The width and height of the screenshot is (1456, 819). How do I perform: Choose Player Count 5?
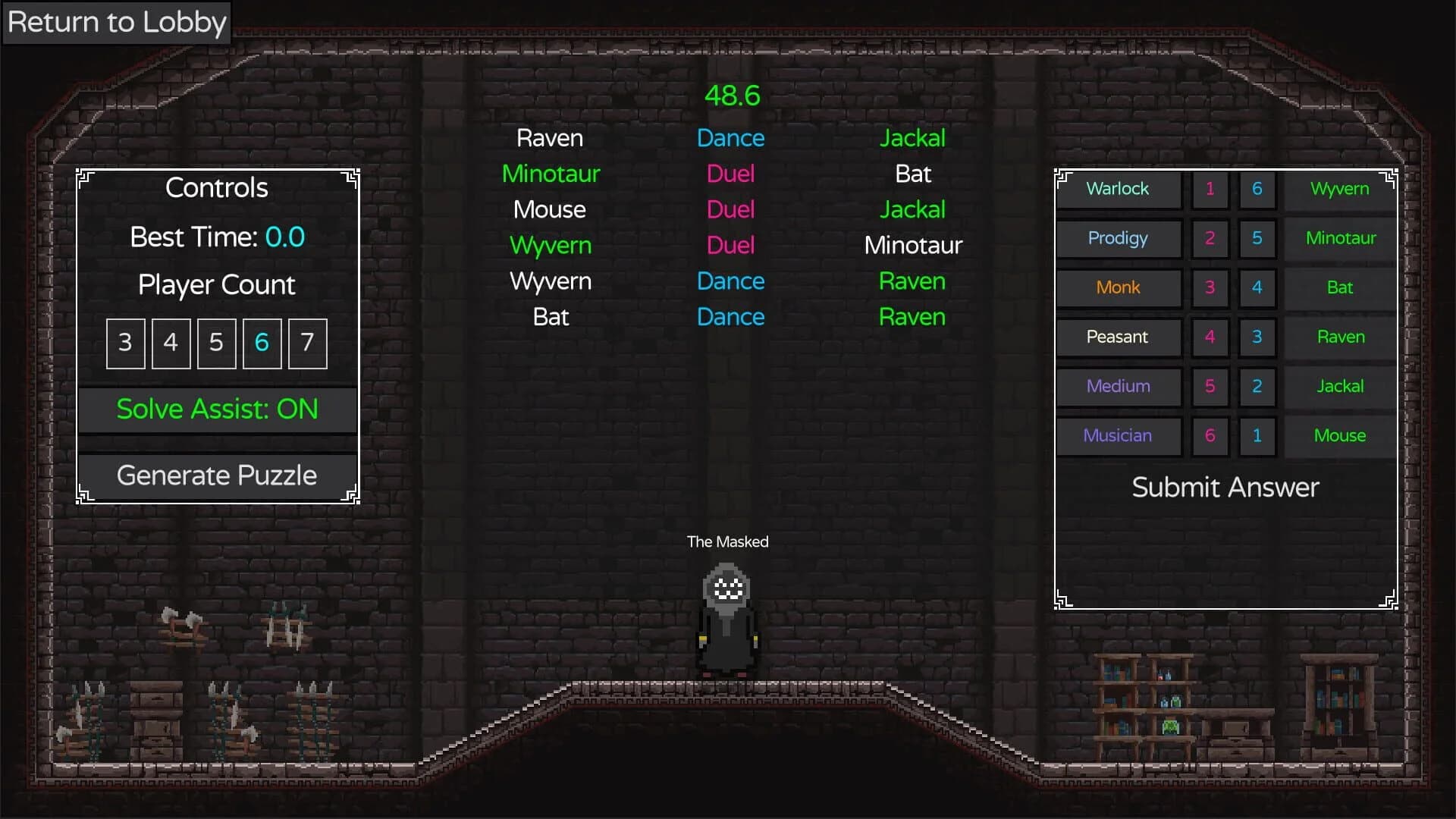[216, 343]
